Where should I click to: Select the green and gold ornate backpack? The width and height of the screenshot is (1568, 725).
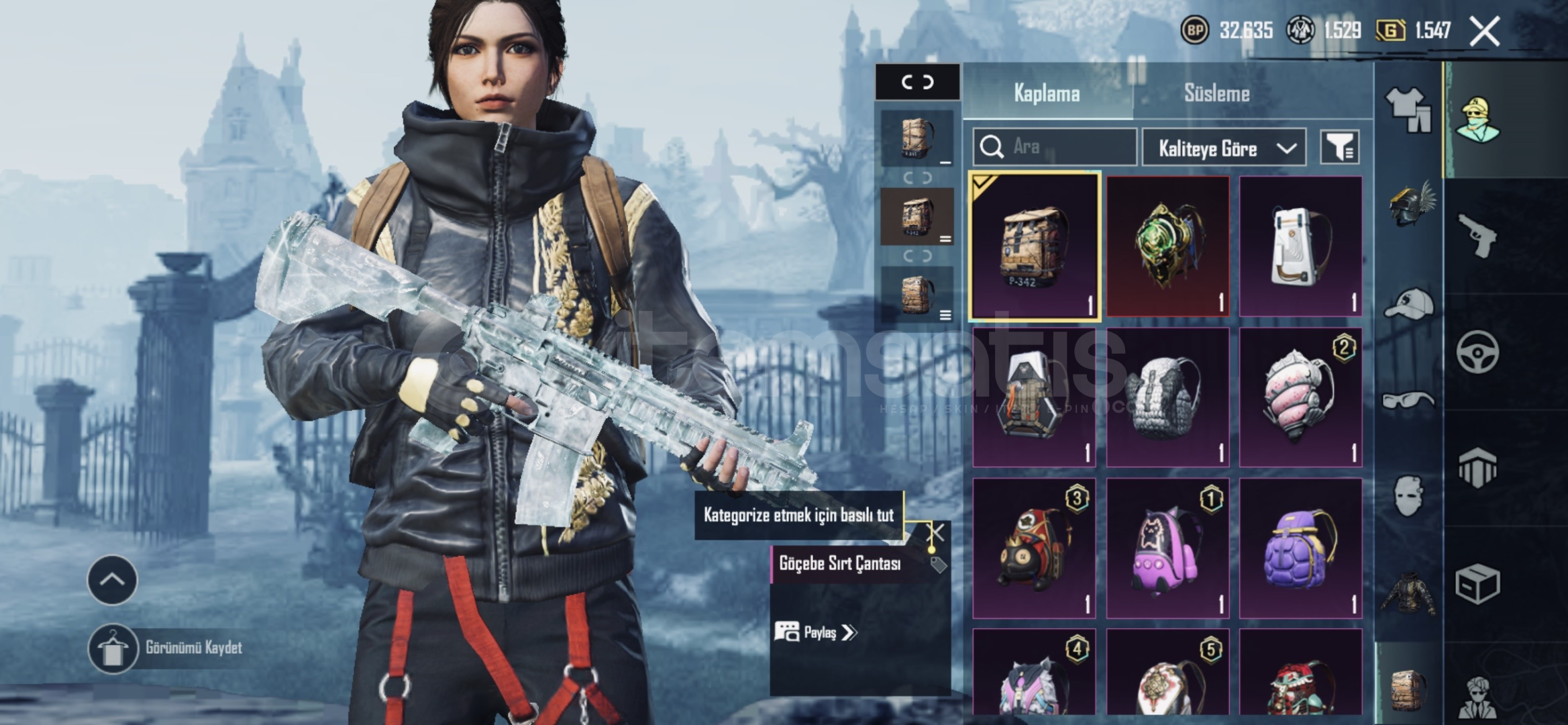[x=1167, y=246]
